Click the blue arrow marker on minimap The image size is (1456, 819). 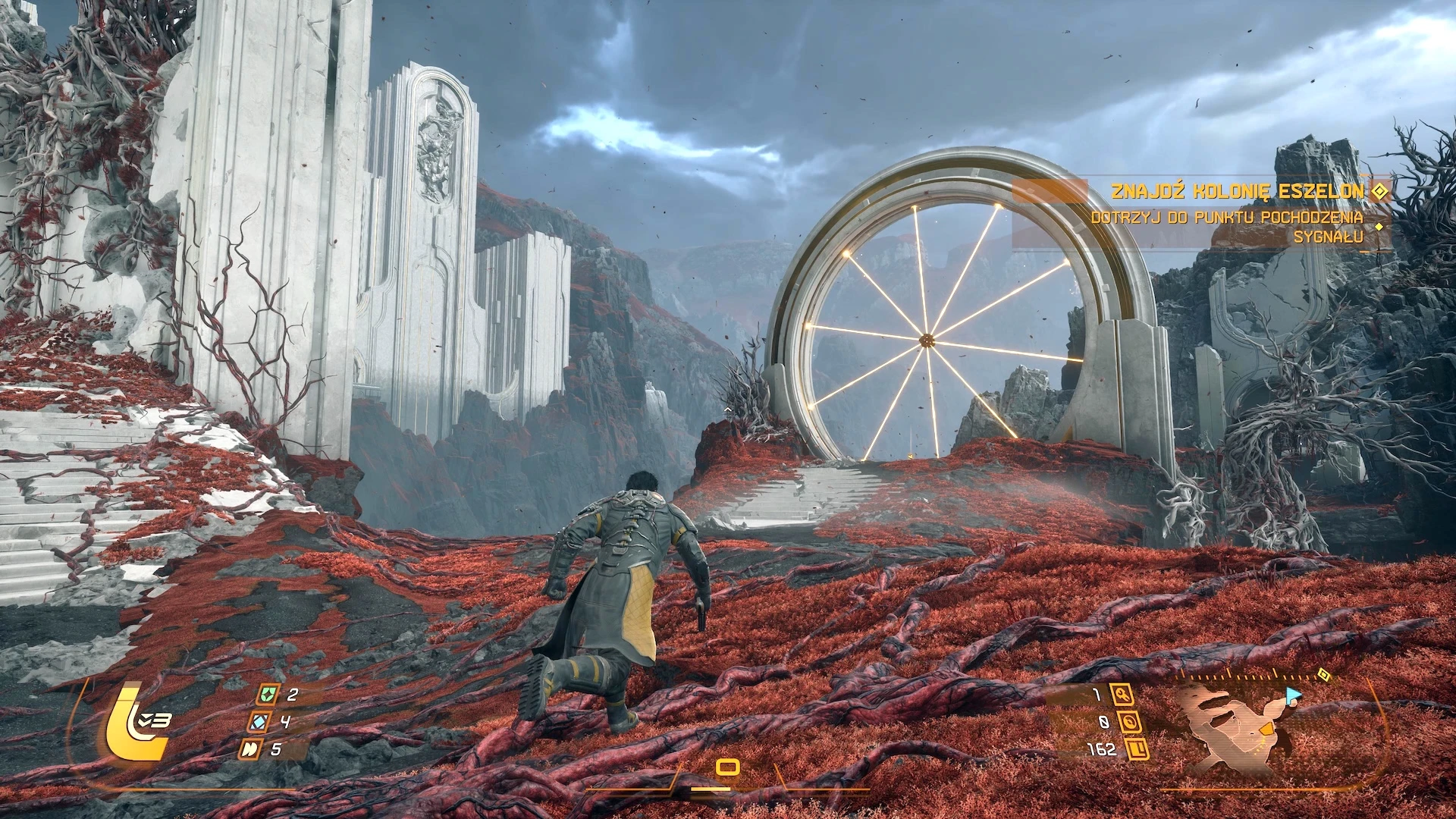point(1292,694)
